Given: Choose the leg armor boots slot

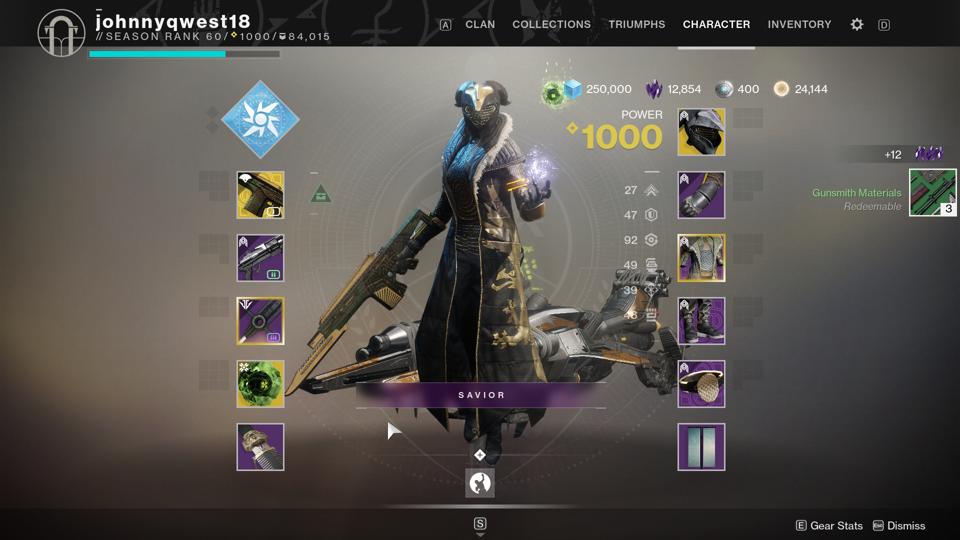Looking at the screenshot, I should 701,321.
